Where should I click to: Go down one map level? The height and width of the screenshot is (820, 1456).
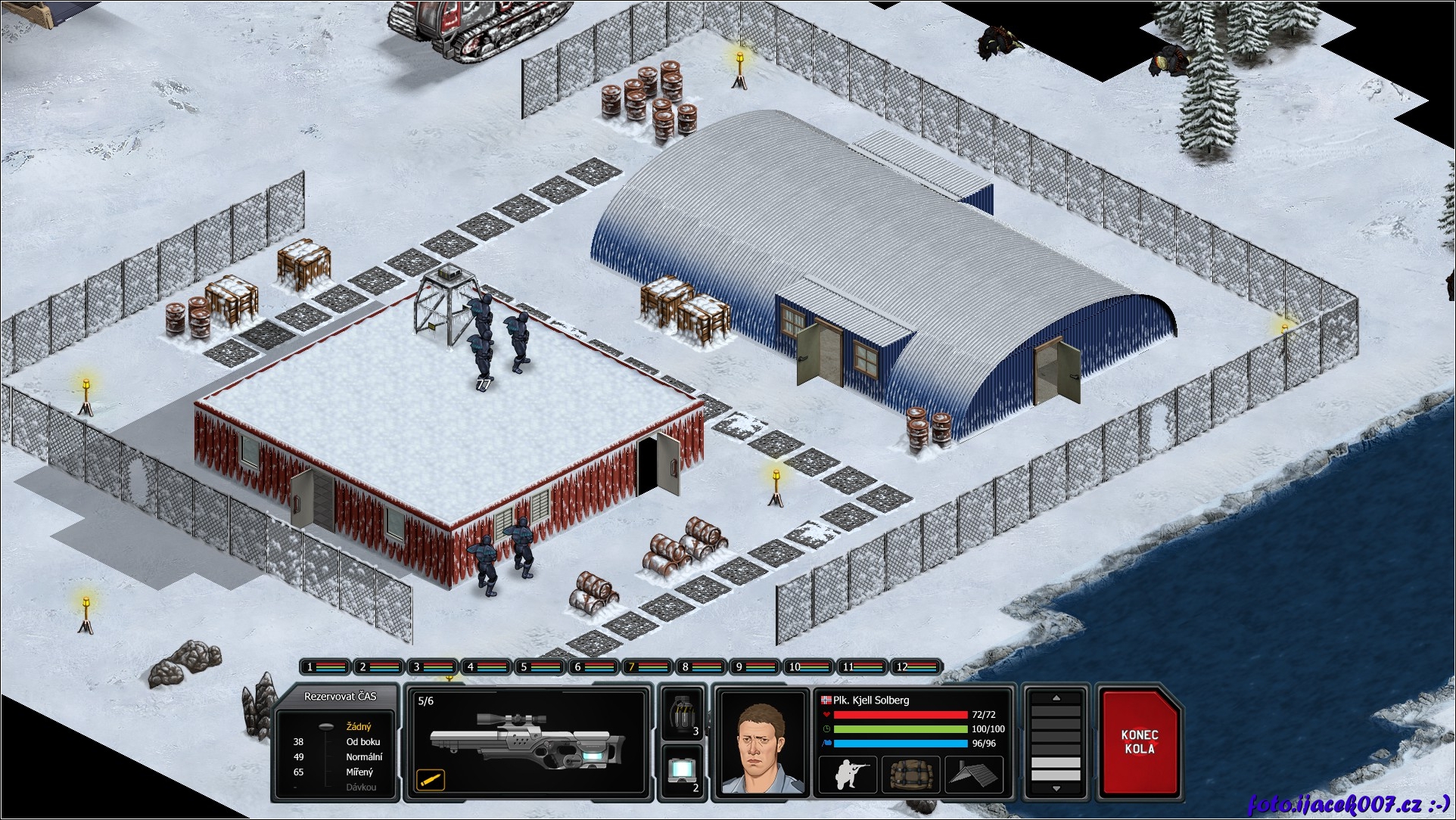pyautogui.click(x=1056, y=789)
